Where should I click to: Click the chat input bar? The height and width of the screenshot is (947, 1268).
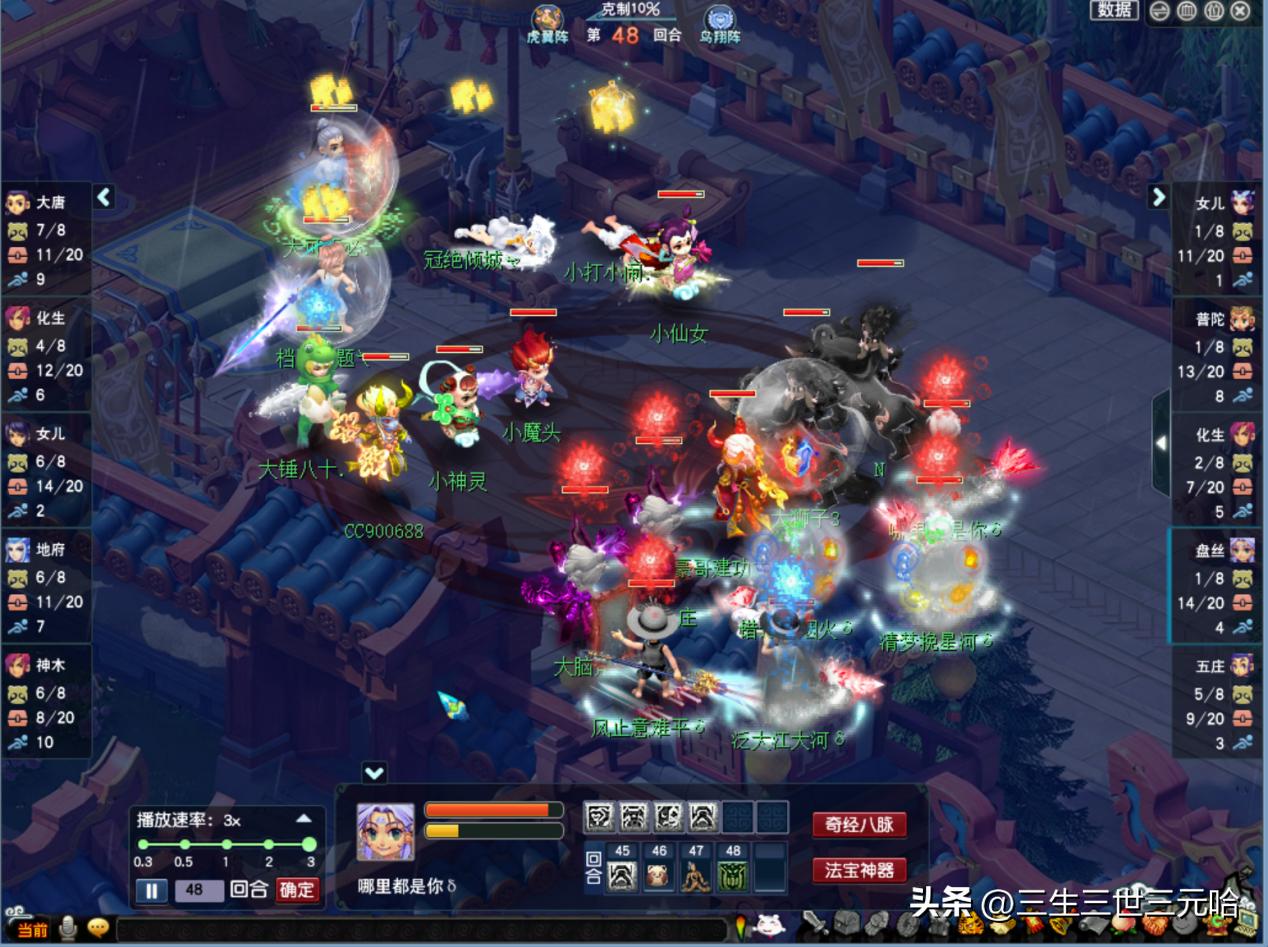click(x=420, y=930)
